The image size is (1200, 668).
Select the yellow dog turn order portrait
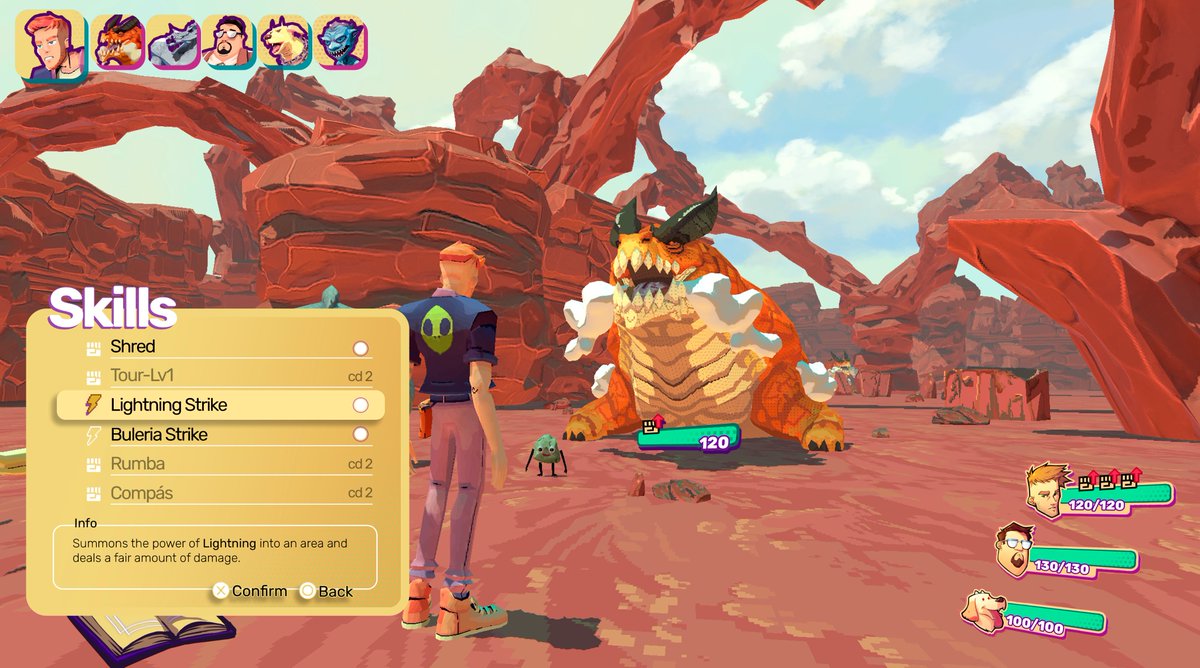point(285,42)
